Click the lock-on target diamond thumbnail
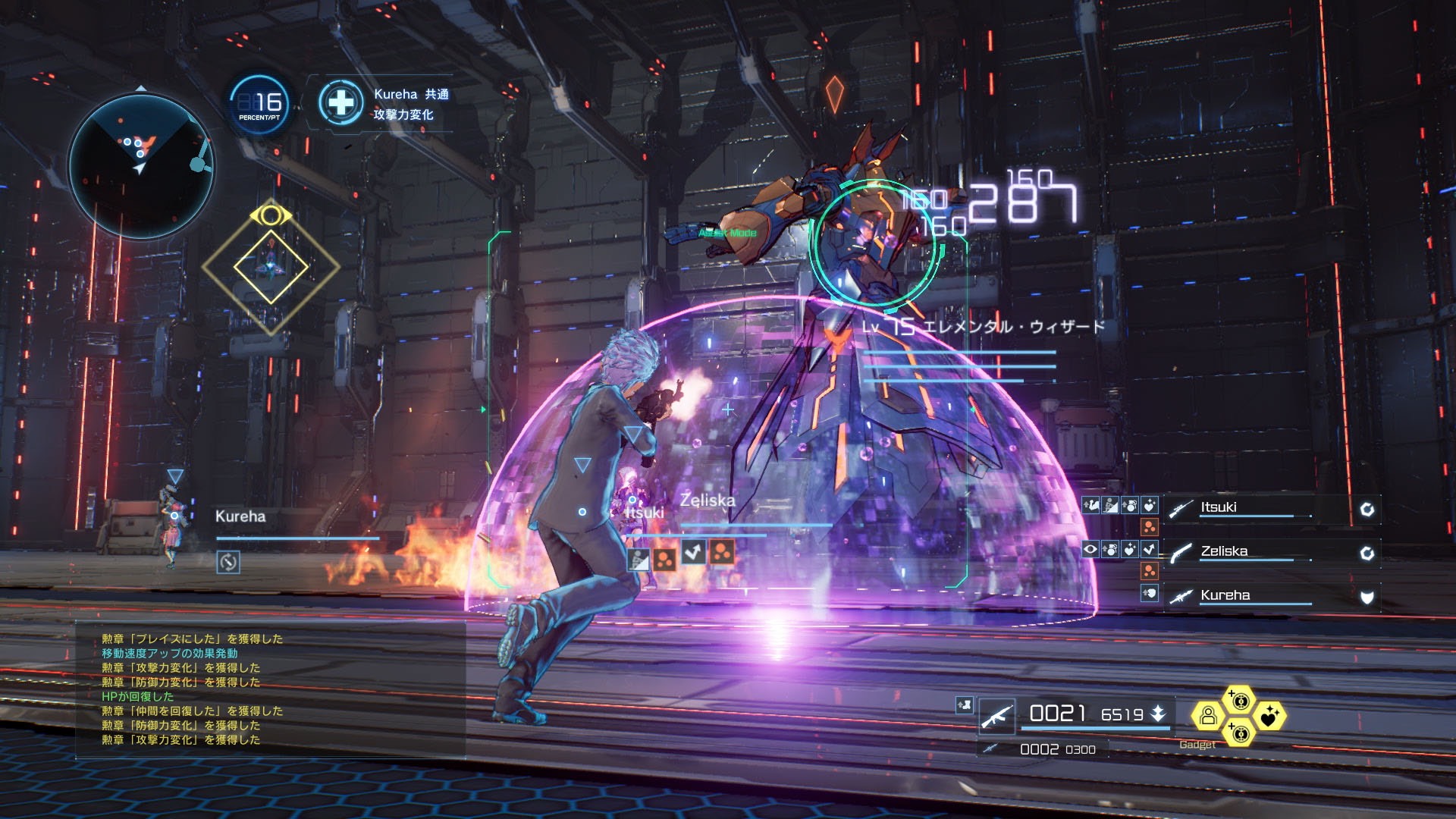The height and width of the screenshot is (819, 1456). point(270,266)
